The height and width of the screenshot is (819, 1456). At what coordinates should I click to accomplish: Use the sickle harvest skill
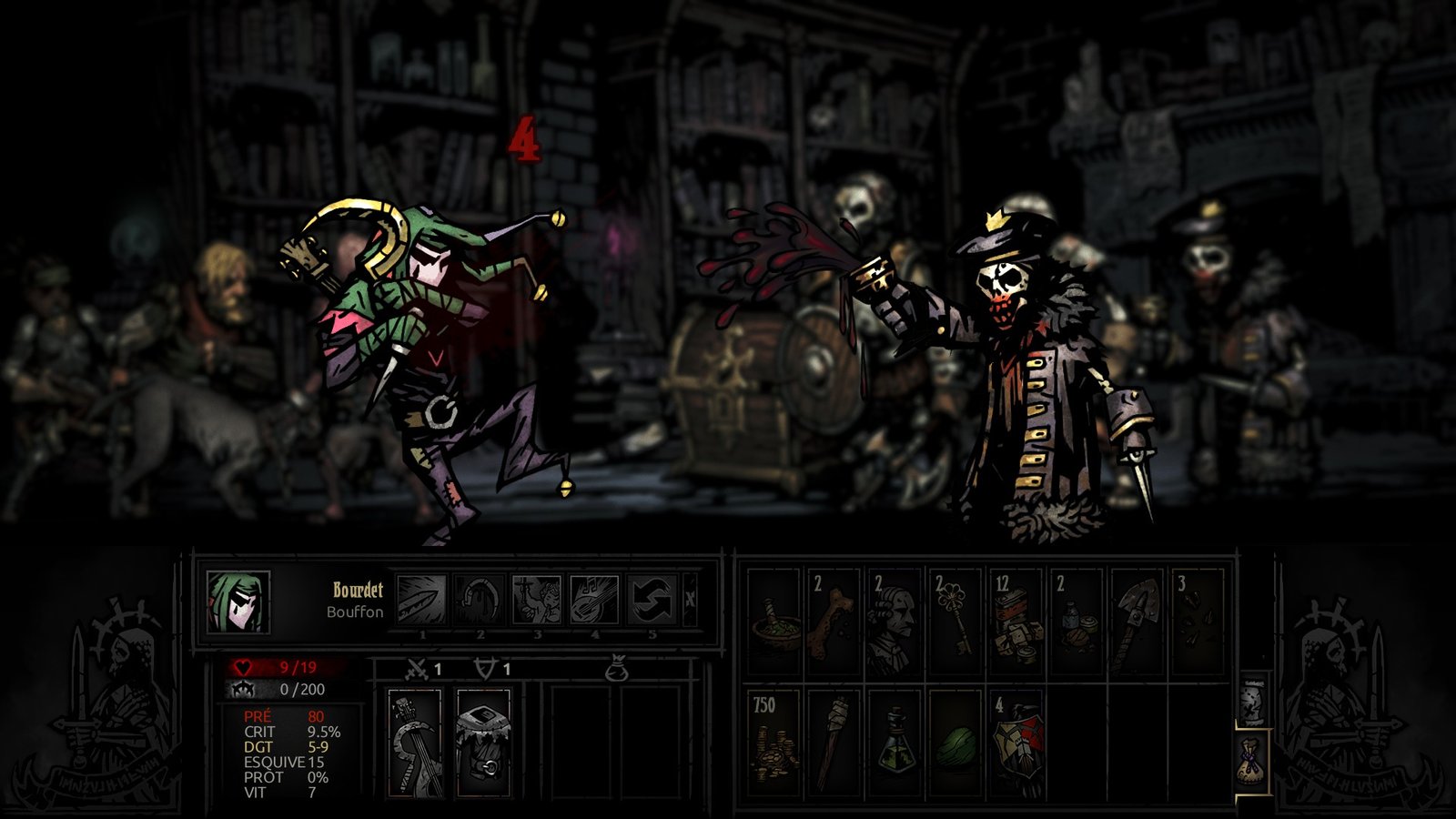(x=480, y=600)
